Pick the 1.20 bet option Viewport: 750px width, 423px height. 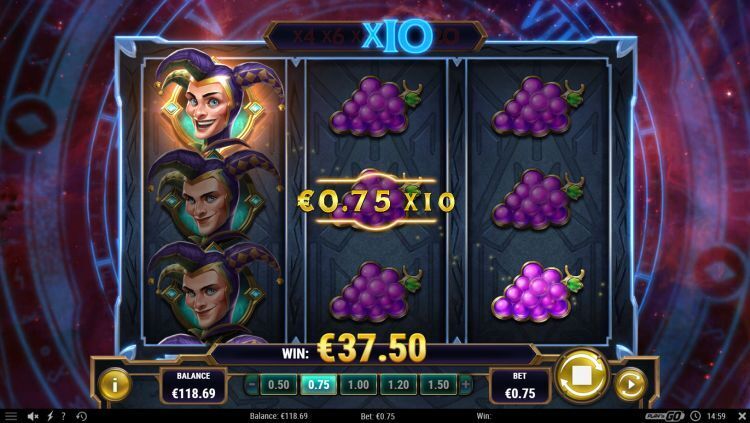[x=395, y=384]
